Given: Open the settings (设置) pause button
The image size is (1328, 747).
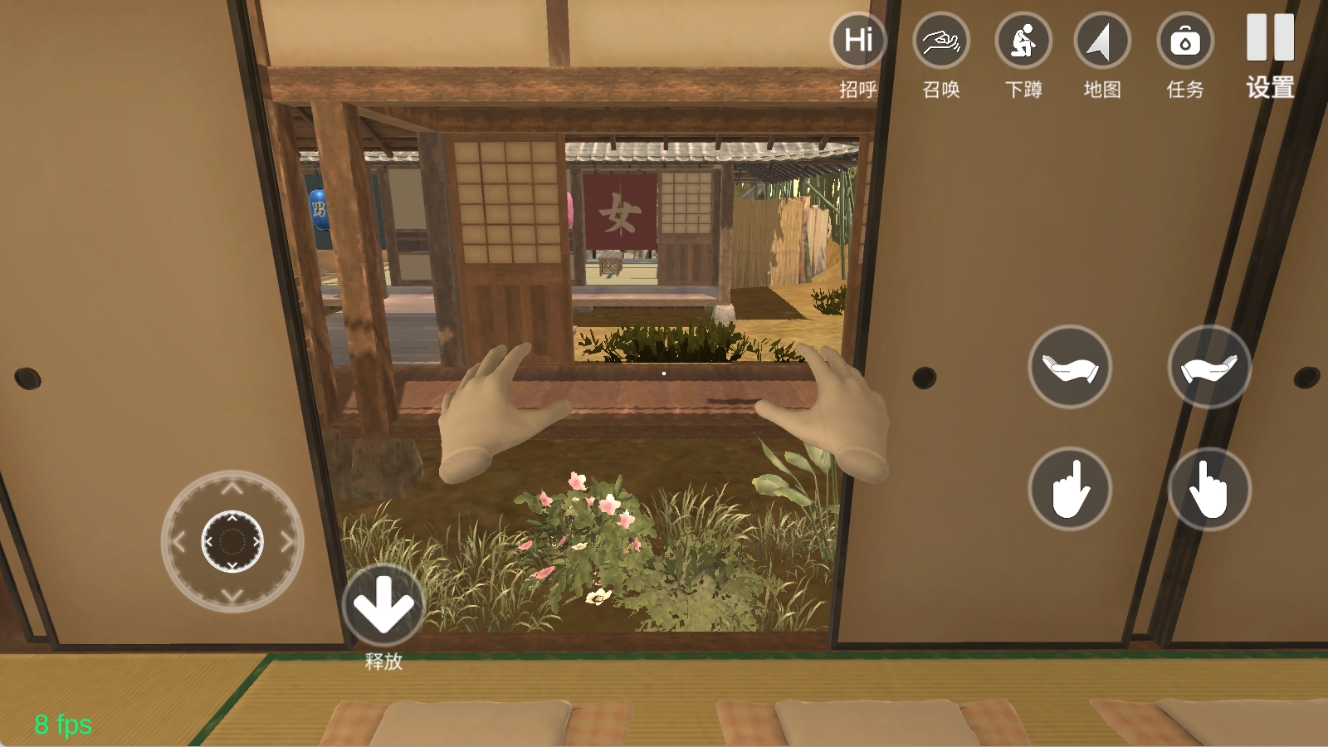Looking at the screenshot, I should coord(1270,38).
